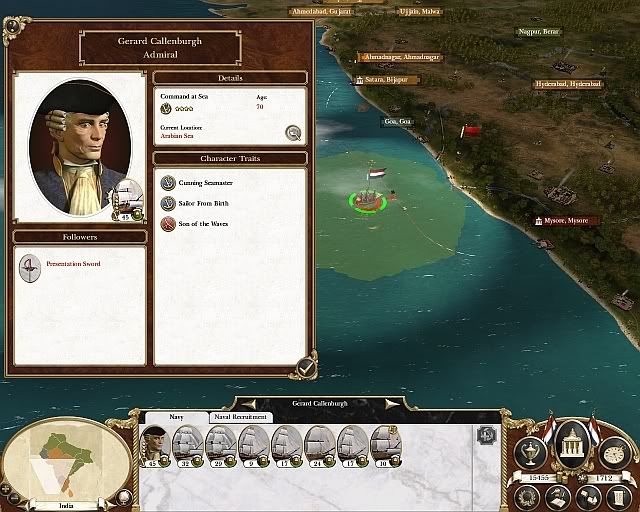Switch to the Naval Recruitment tab
The height and width of the screenshot is (512, 640).
click(240, 417)
